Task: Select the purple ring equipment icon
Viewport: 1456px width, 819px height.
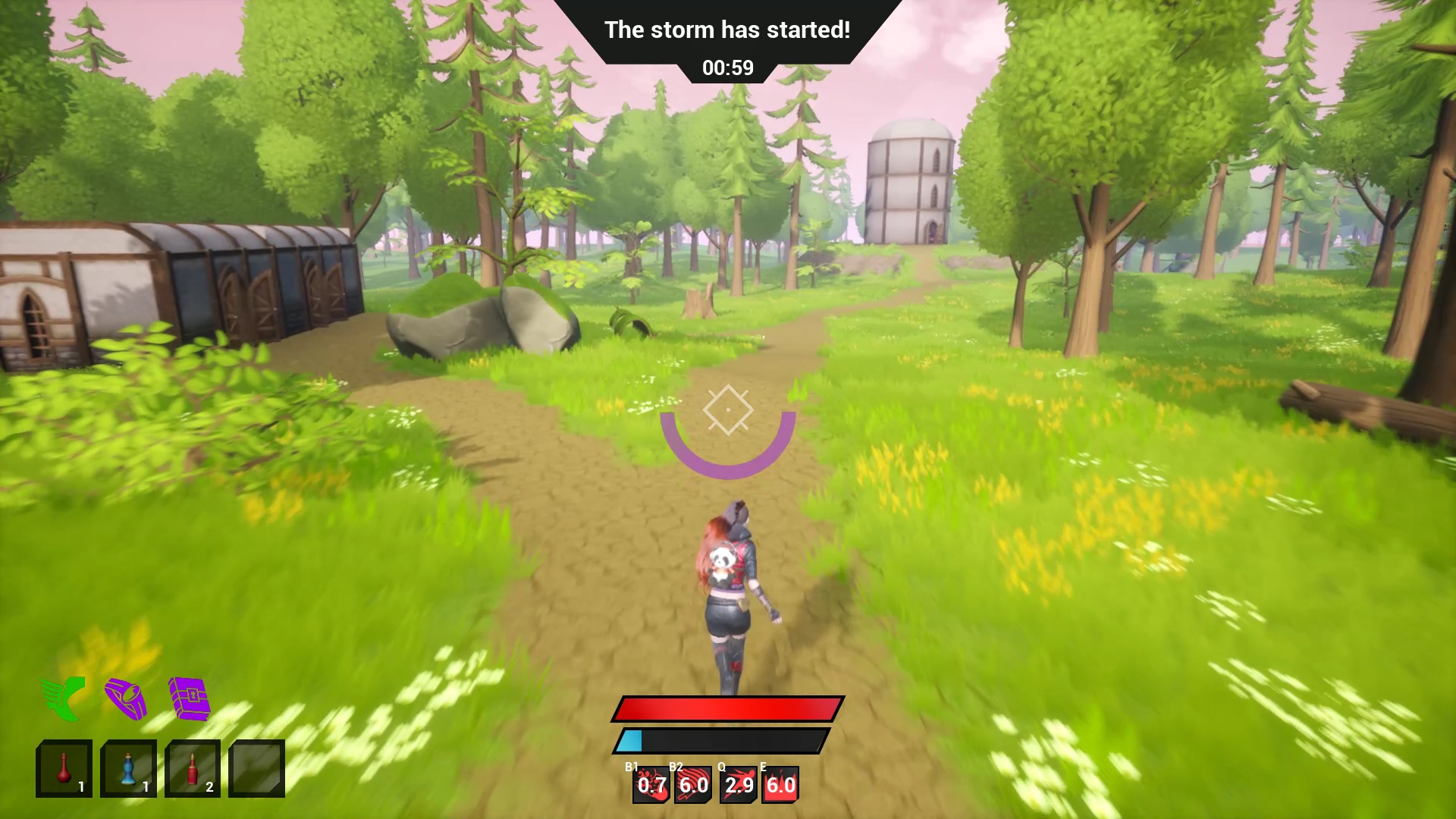Action: [126, 698]
